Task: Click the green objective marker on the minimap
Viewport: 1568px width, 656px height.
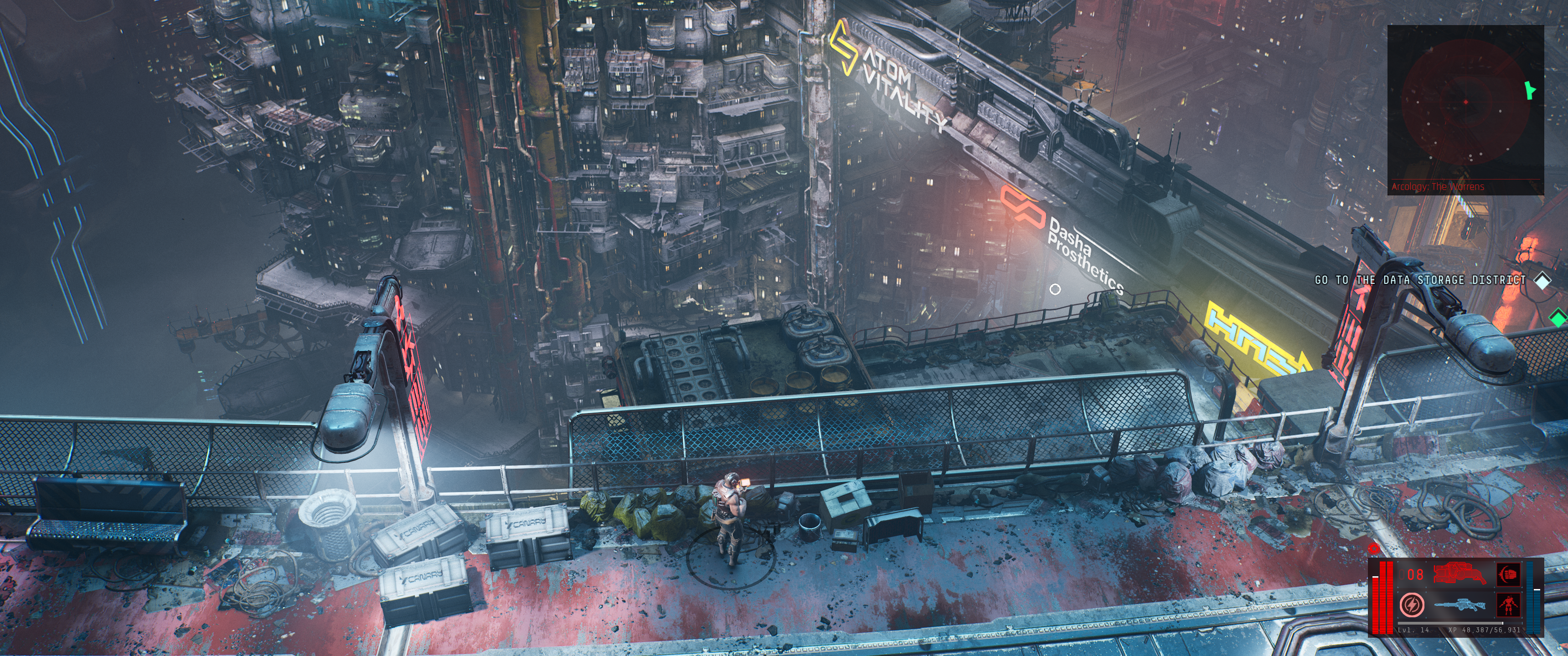Action: 1528,91
